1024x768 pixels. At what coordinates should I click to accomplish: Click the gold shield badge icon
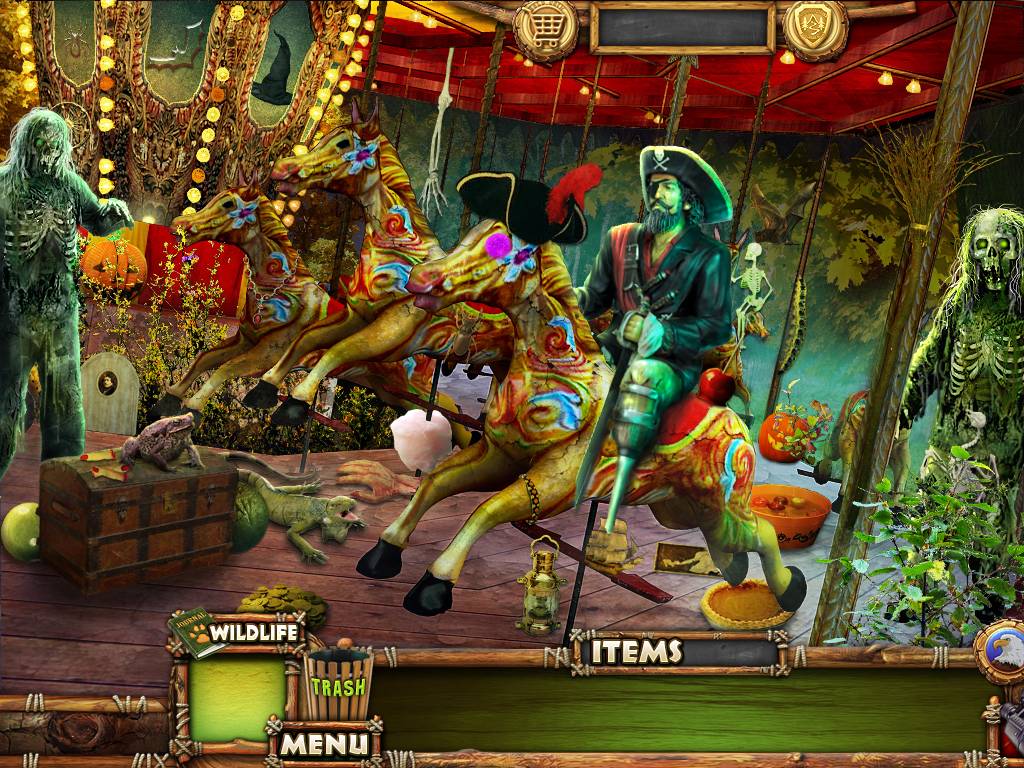[x=816, y=27]
